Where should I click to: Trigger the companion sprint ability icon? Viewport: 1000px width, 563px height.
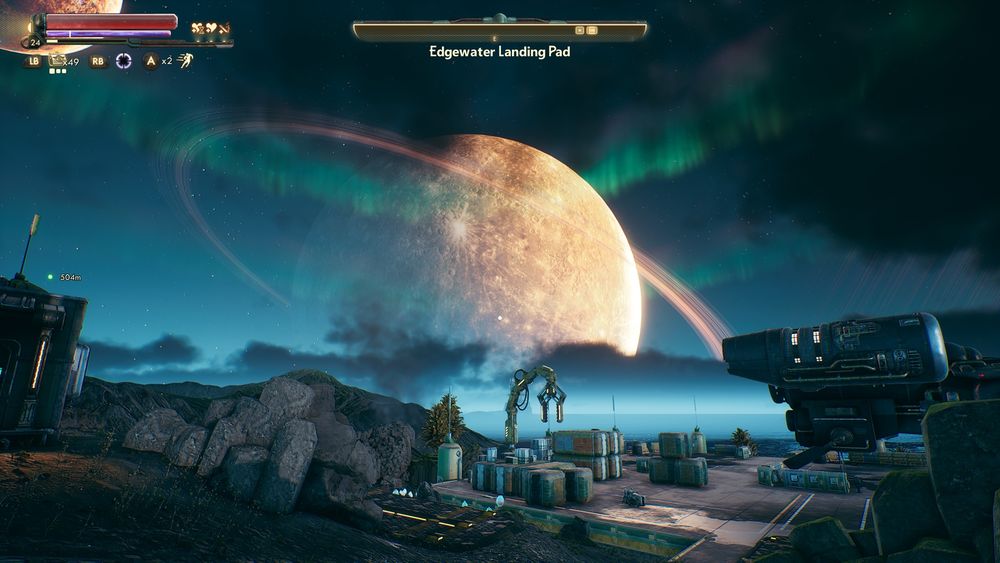click(185, 60)
